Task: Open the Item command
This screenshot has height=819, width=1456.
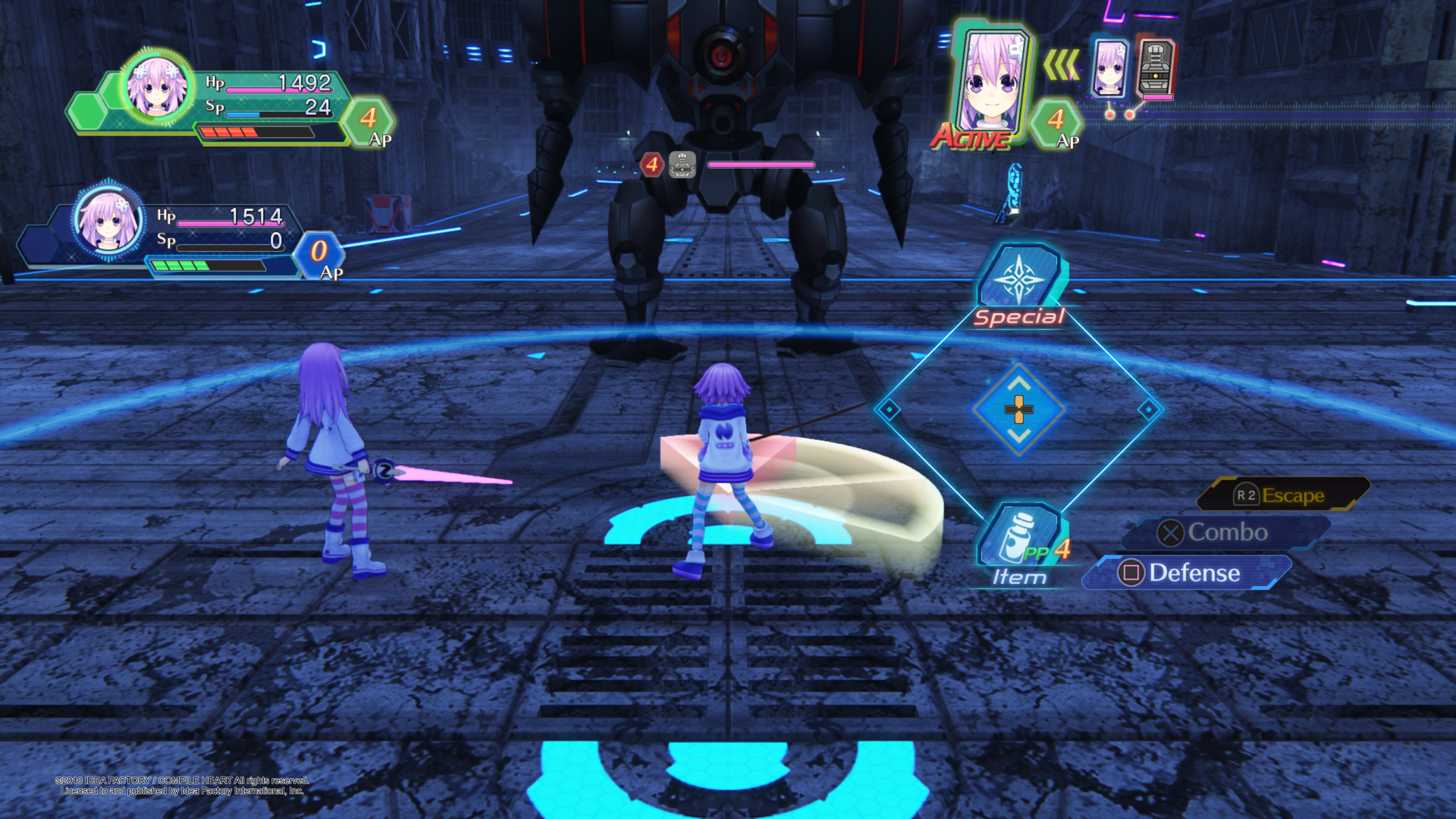Action: pyautogui.click(x=1020, y=531)
